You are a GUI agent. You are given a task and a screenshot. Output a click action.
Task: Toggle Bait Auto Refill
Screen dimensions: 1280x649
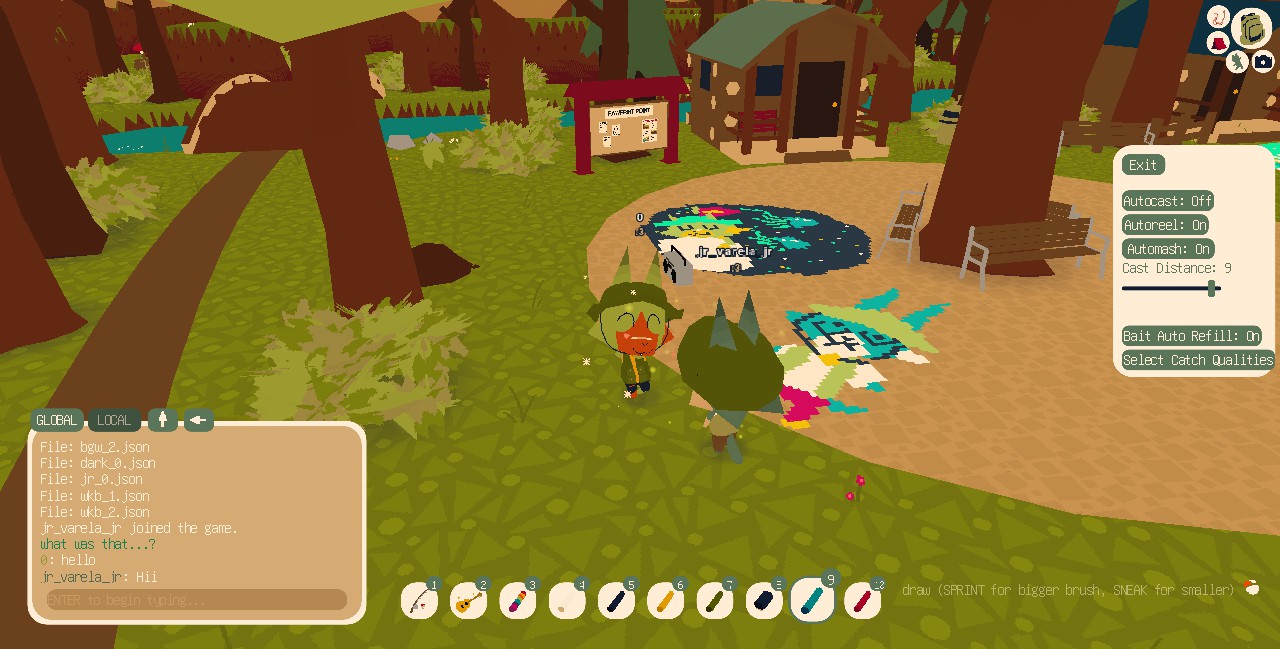[x=1191, y=336]
